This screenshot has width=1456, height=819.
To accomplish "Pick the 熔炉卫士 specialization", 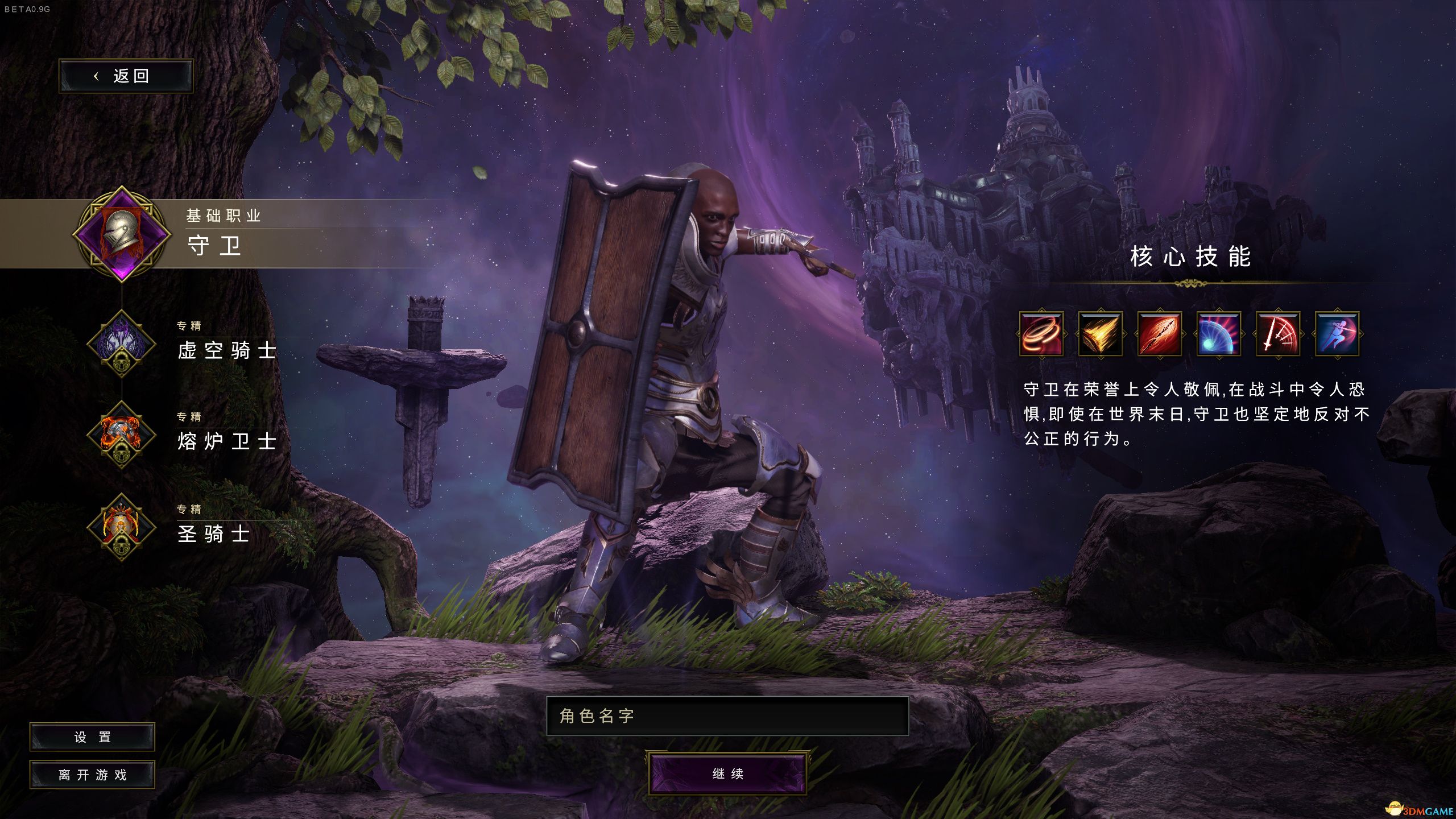I will (x=226, y=441).
